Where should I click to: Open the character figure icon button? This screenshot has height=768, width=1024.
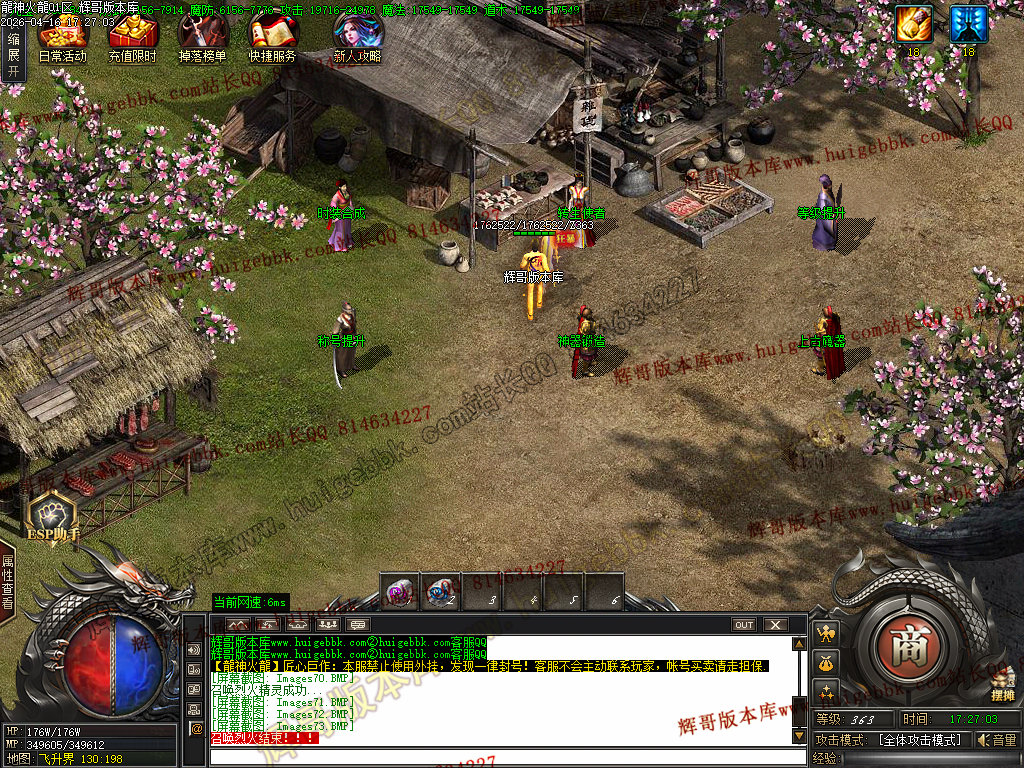(x=826, y=634)
